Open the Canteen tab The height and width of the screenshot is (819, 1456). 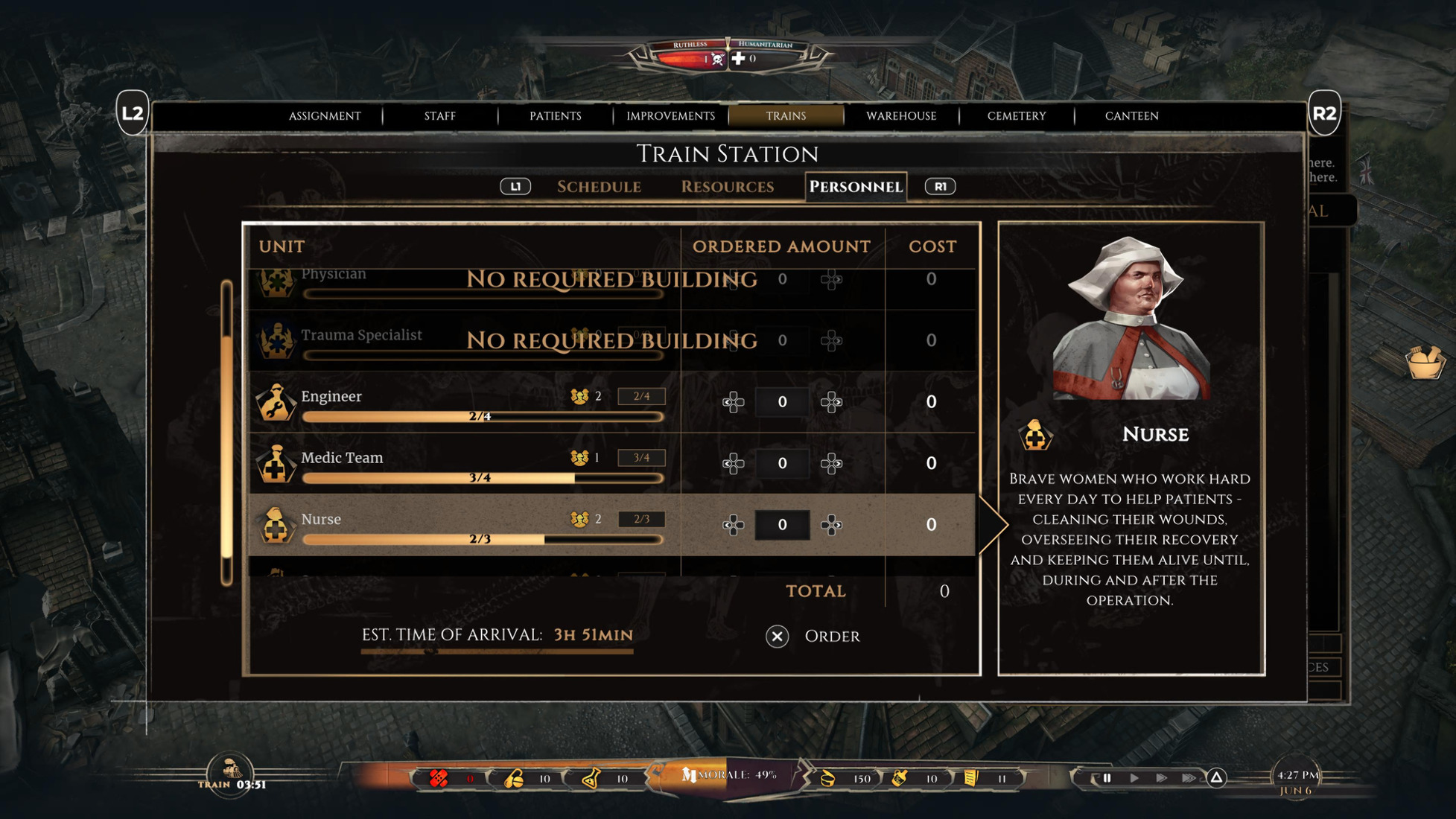(x=1131, y=115)
